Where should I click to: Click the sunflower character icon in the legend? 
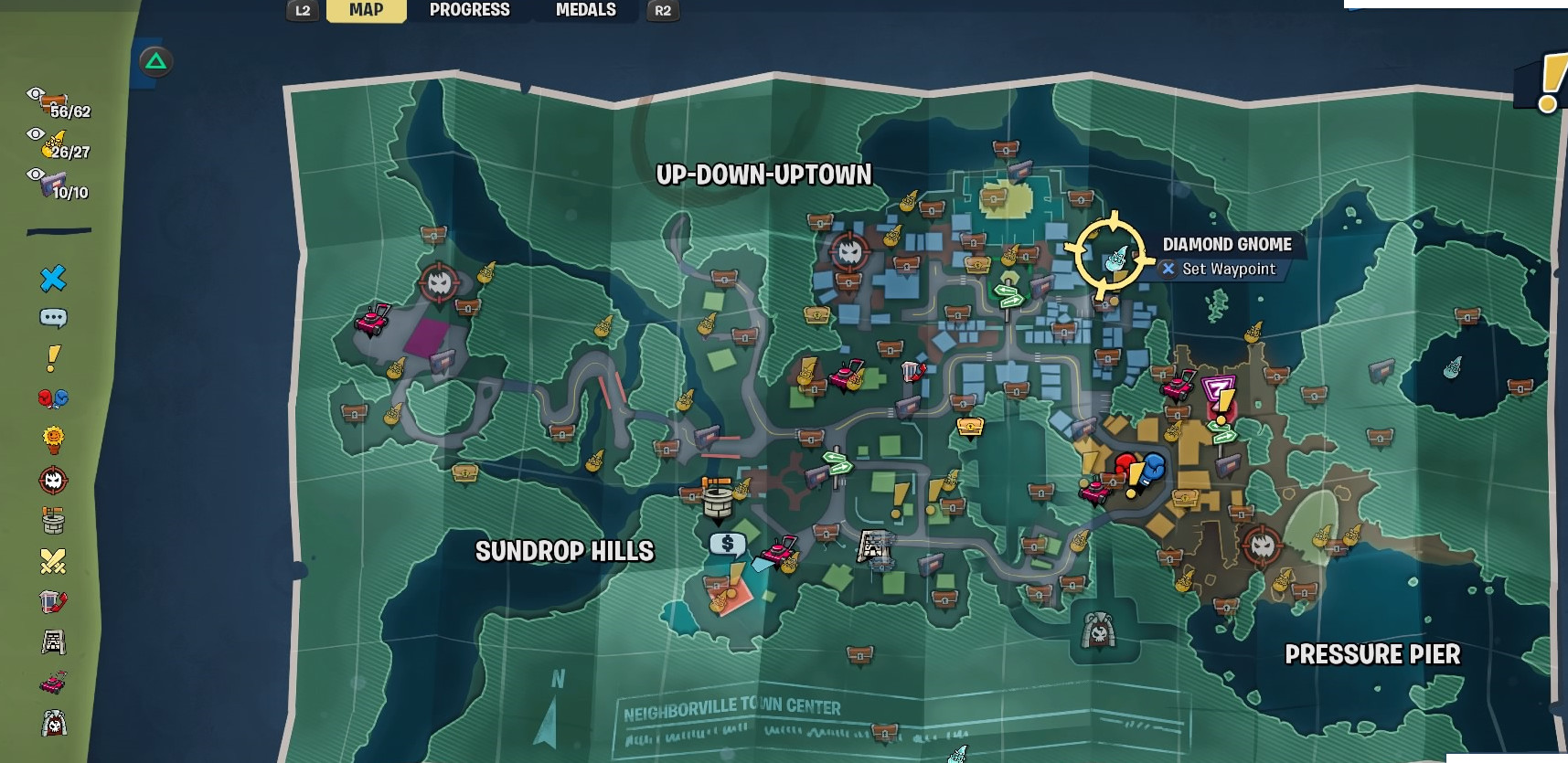coord(53,439)
